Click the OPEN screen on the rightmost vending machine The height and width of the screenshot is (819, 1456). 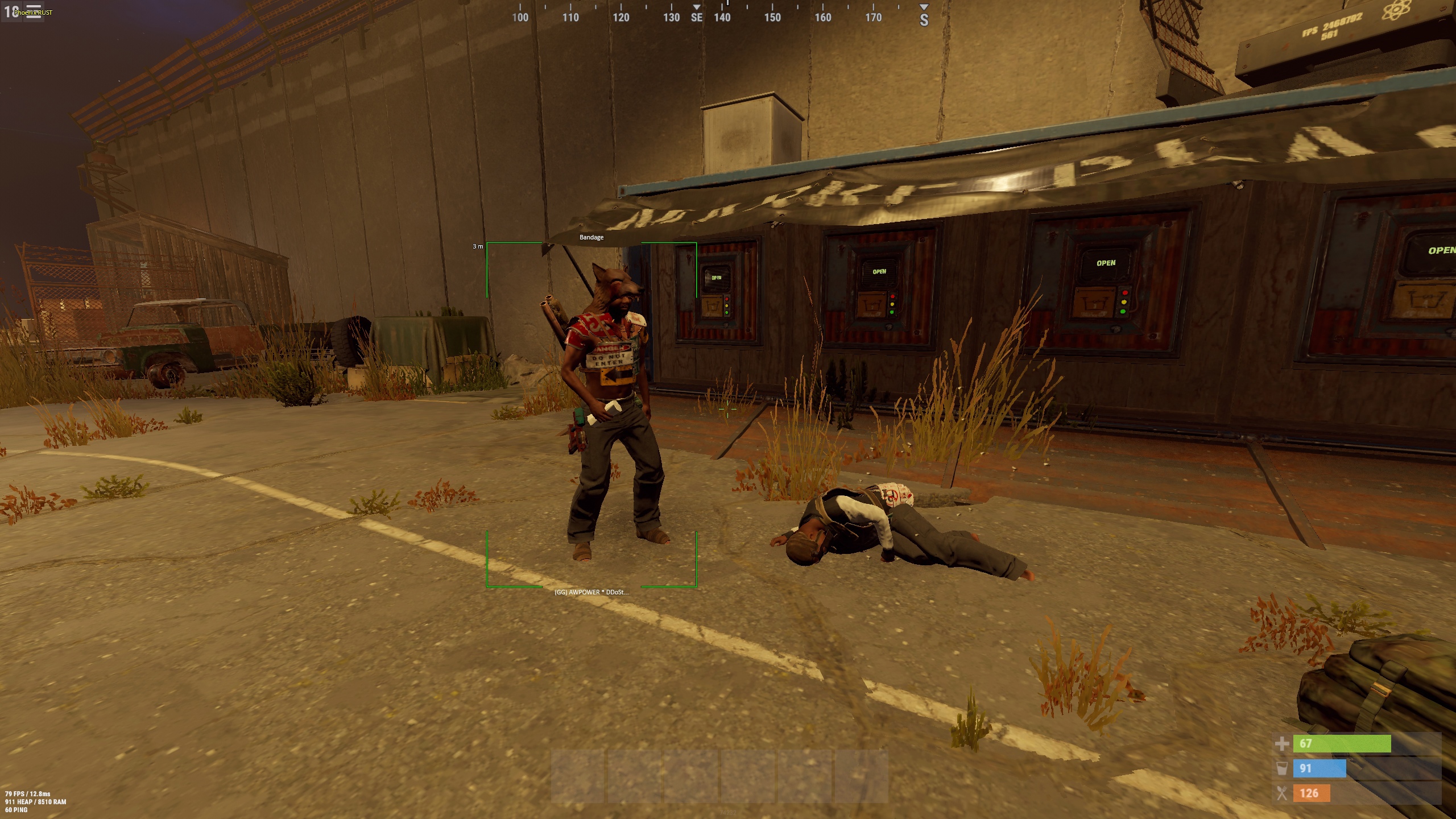(1105, 263)
